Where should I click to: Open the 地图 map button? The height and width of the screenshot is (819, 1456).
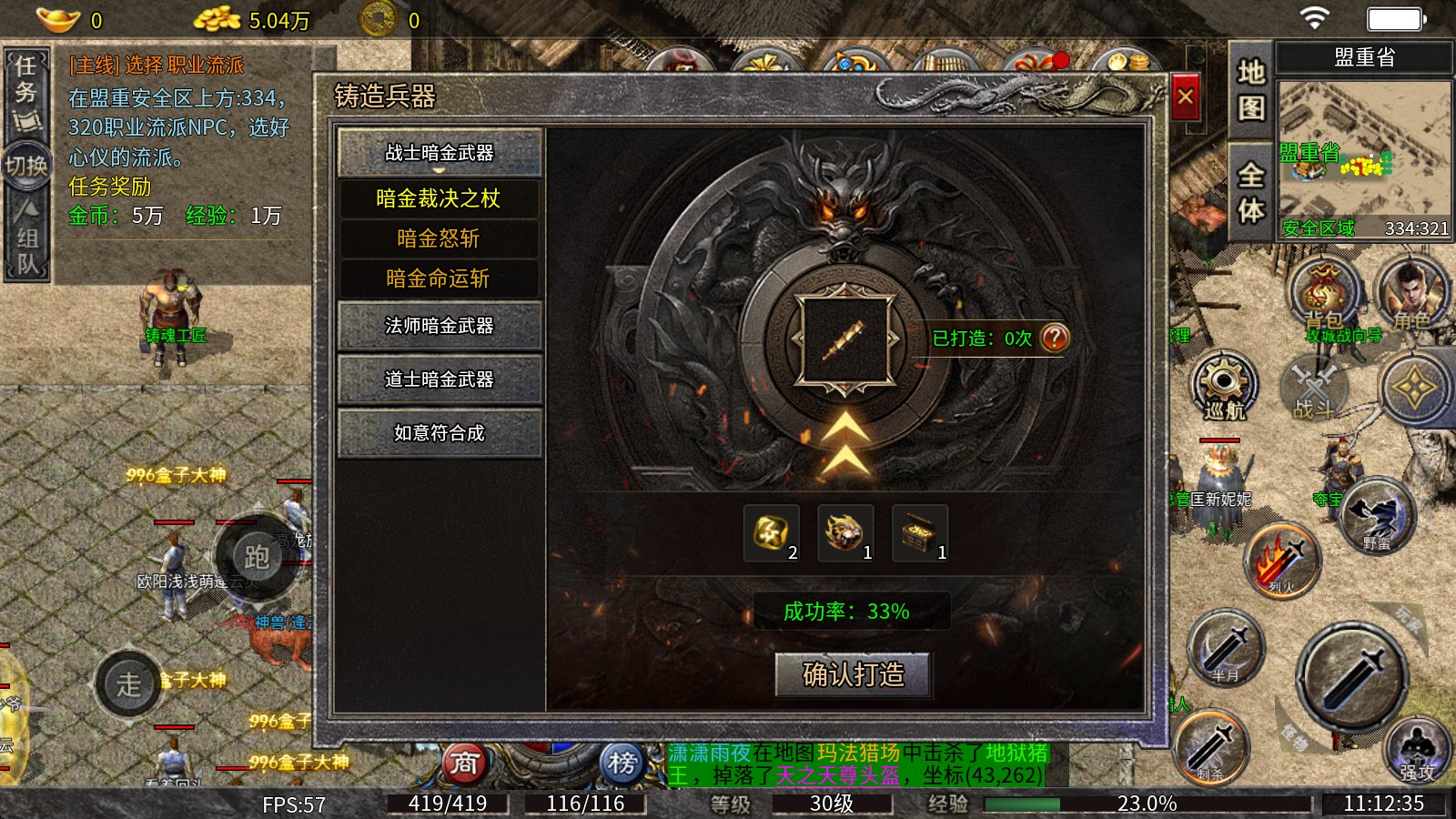pos(1250,90)
